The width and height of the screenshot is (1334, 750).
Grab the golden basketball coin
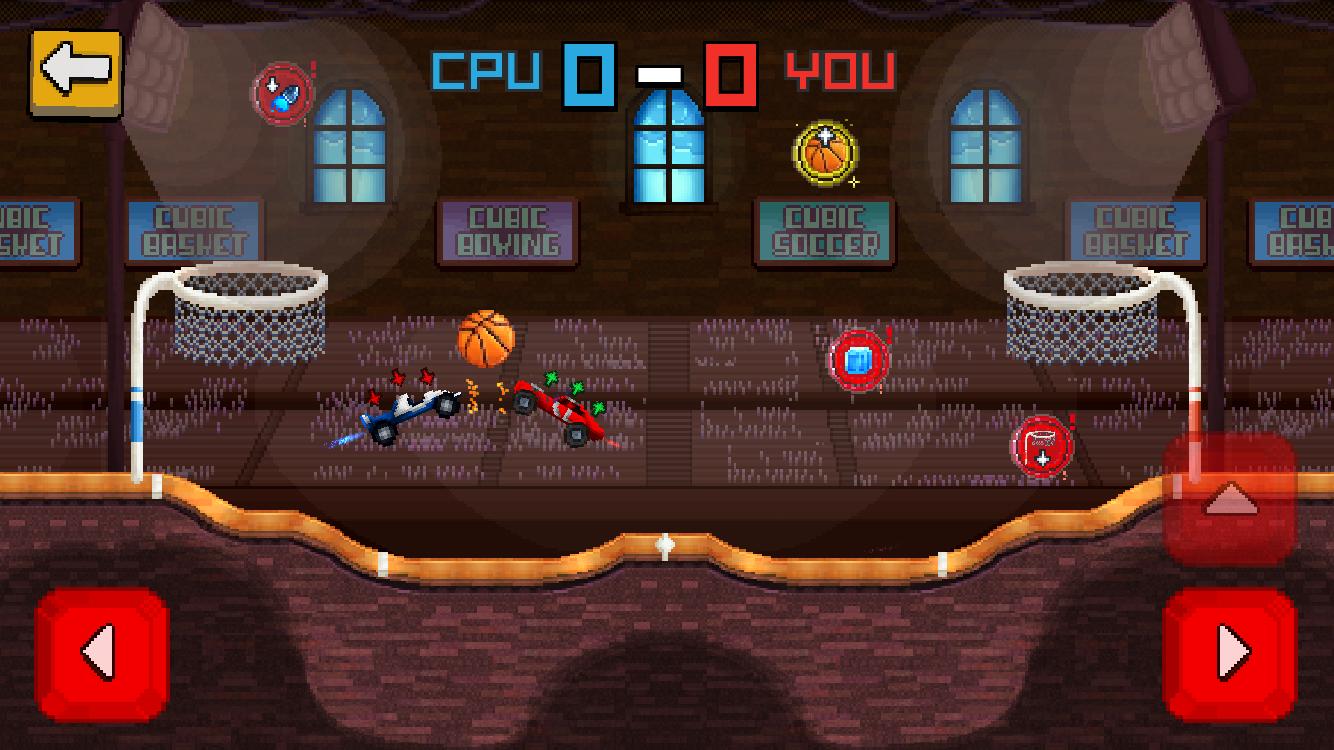click(823, 155)
